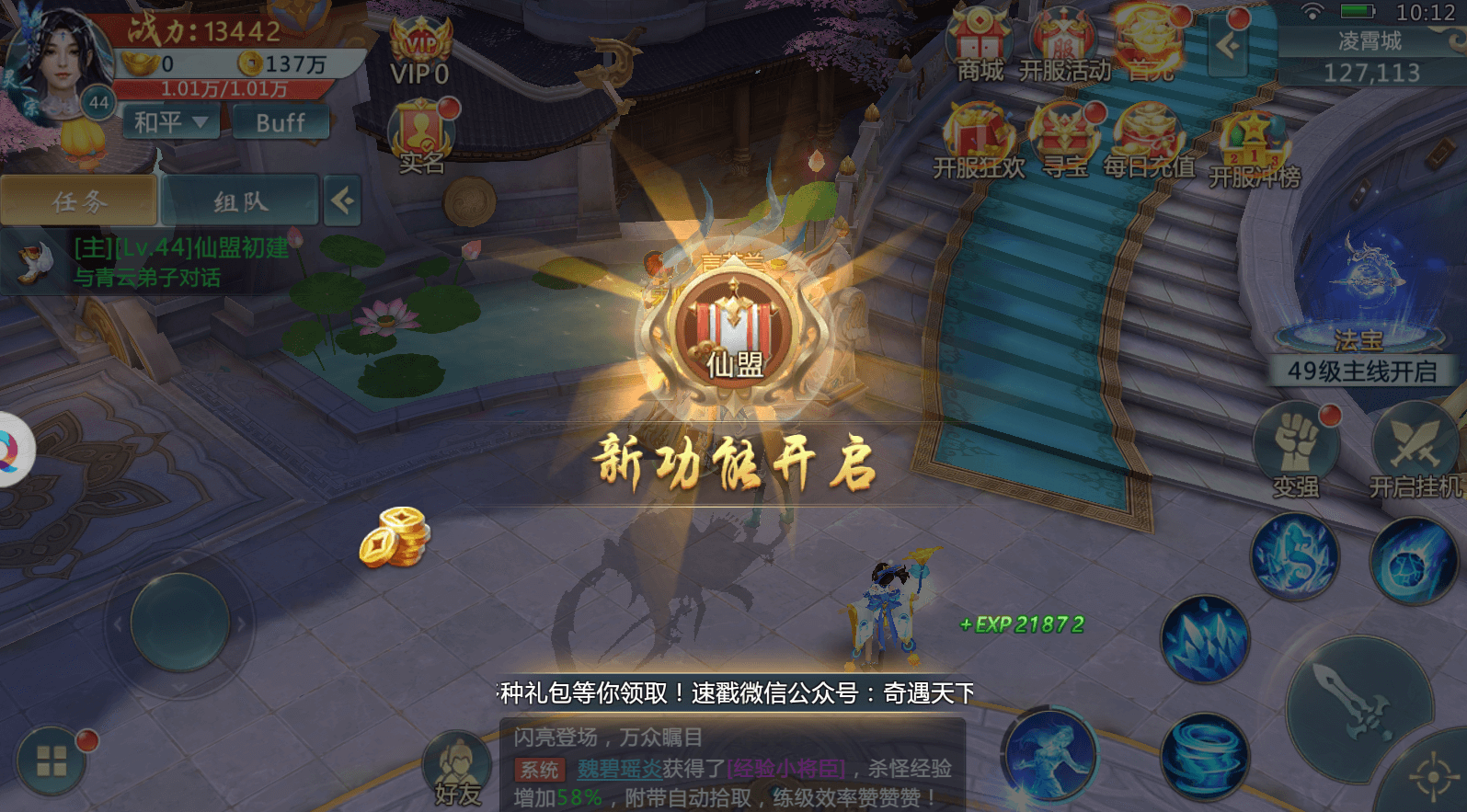Switch to the 任务 quest tab
This screenshot has width=1467, height=812.
[x=79, y=199]
